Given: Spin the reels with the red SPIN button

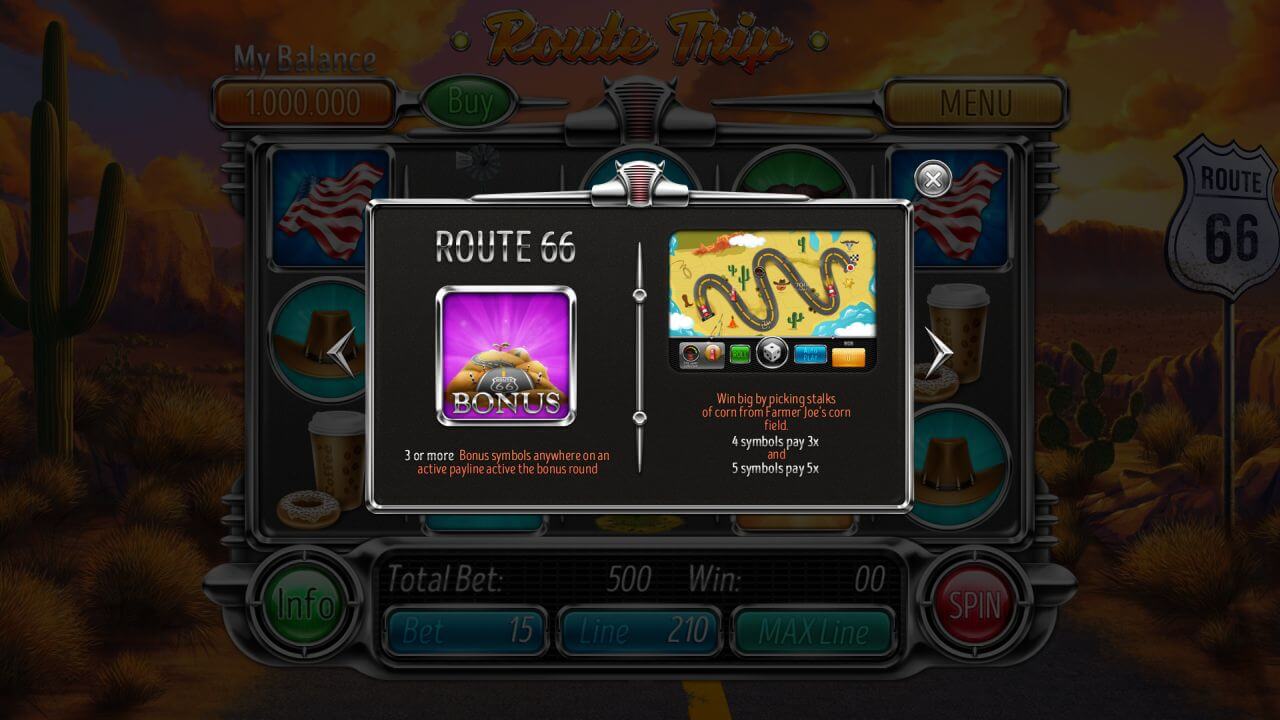Looking at the screenshot, I should pyautogui.click(x=974, y=605).
